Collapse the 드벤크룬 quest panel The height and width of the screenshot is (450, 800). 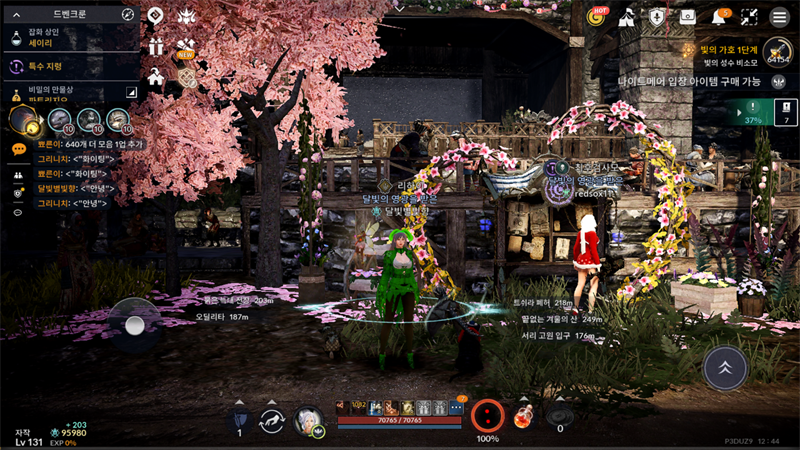click(x=16, y=15)
